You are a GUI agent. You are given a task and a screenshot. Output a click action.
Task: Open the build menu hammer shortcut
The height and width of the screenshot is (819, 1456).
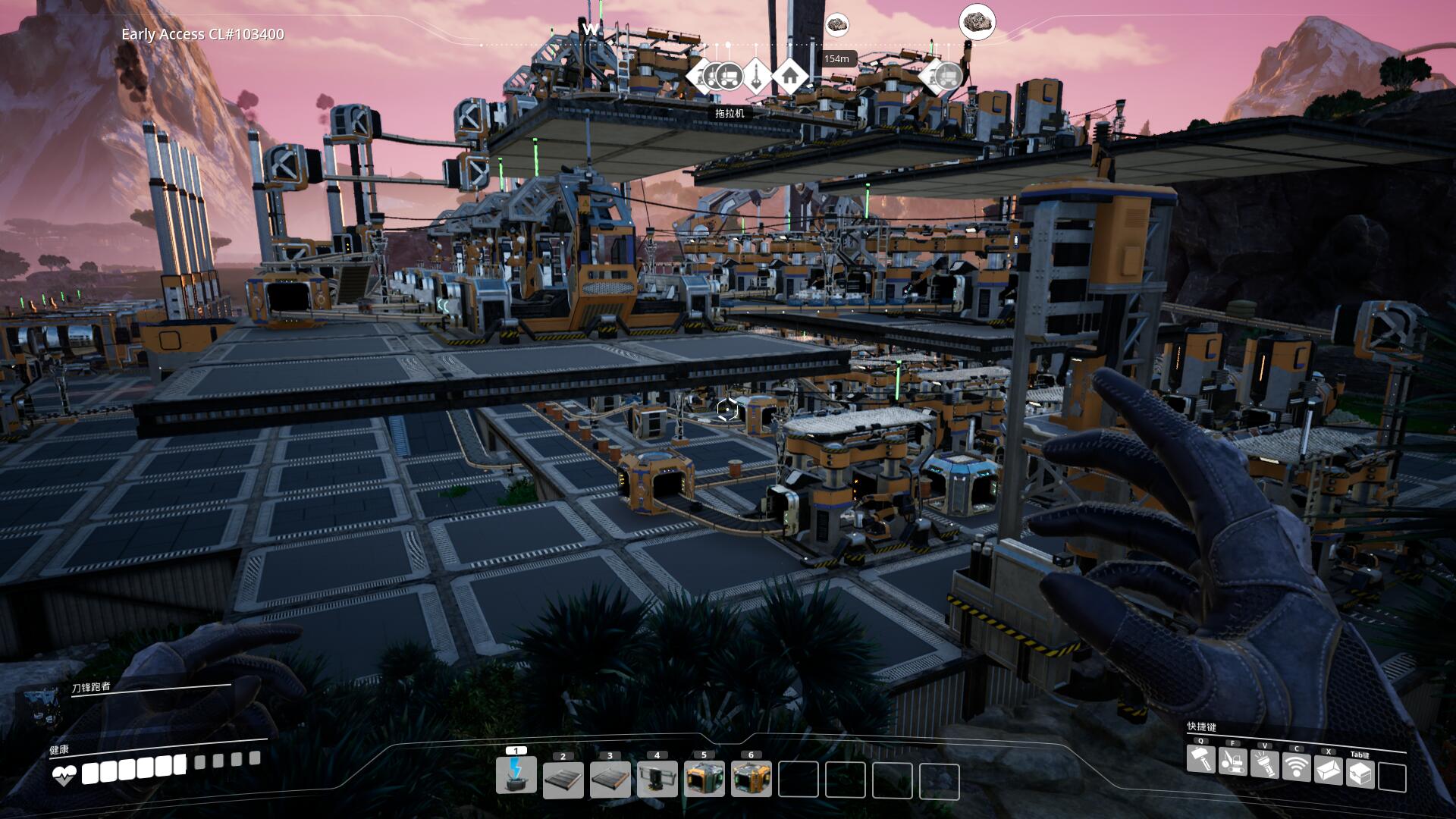[1200, 761]
